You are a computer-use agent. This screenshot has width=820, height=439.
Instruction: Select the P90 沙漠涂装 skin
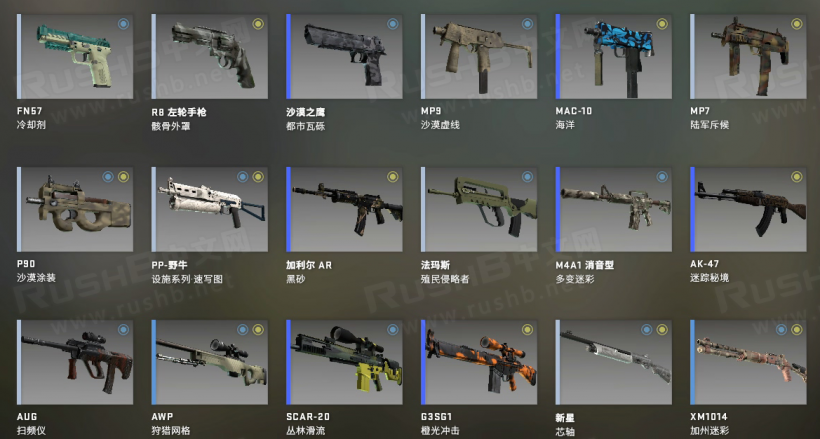pyautogui.click(x=75, y=209)
